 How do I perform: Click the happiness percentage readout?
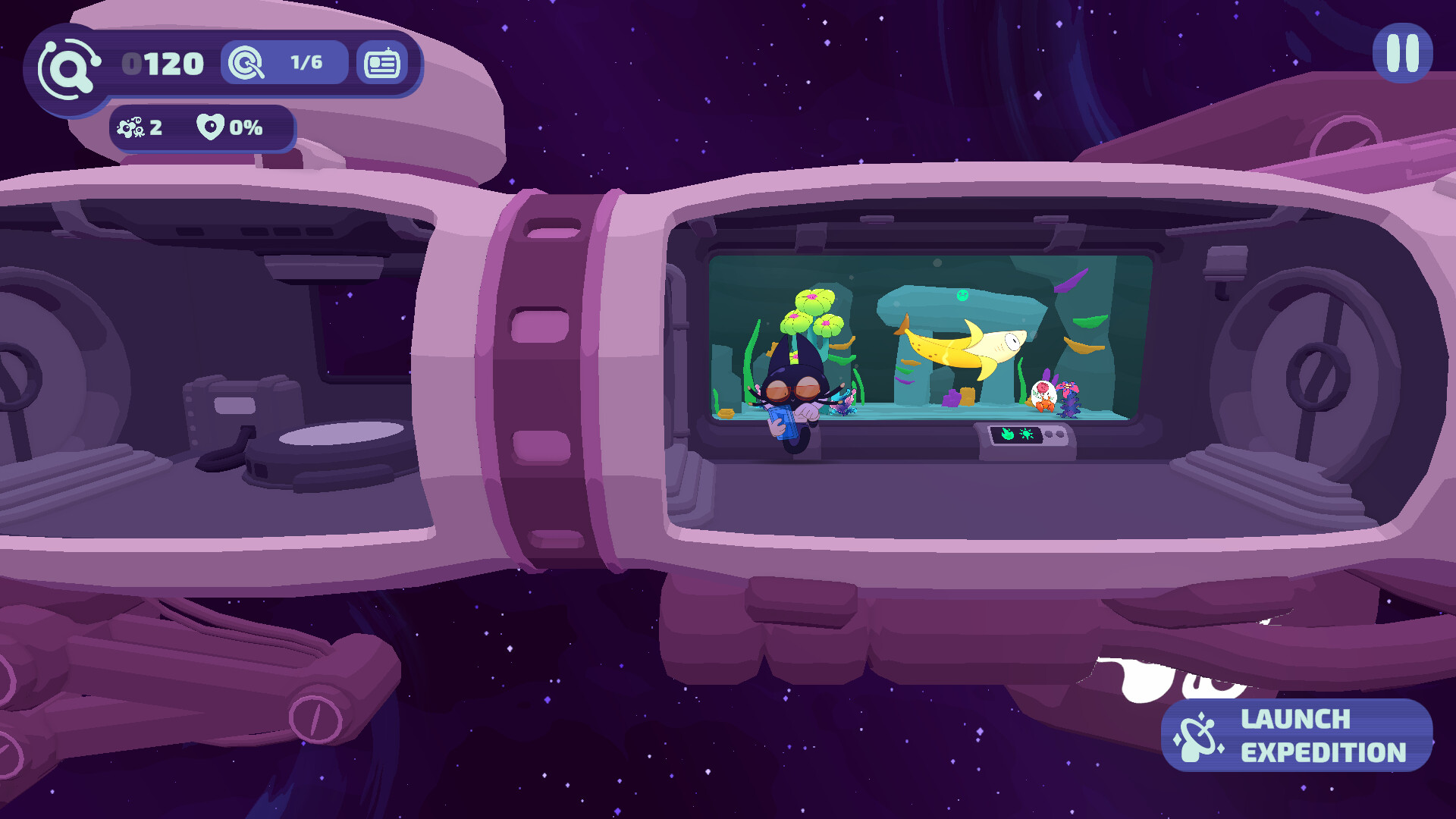pos(244,127)
